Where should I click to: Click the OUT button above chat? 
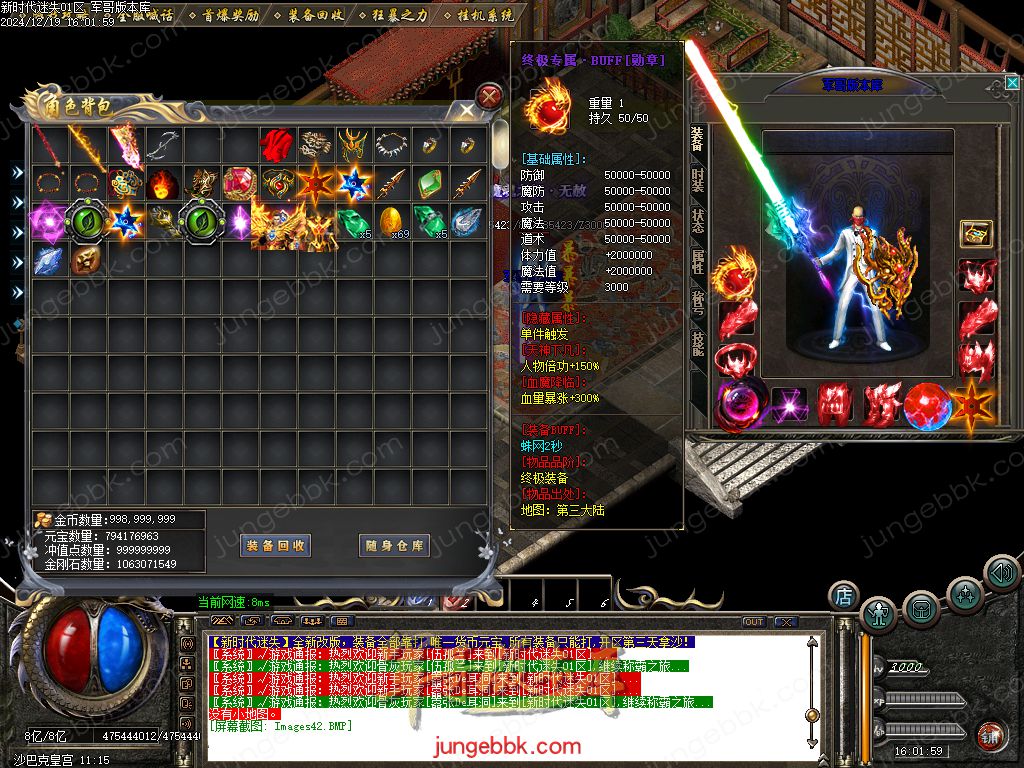[753, 622]
